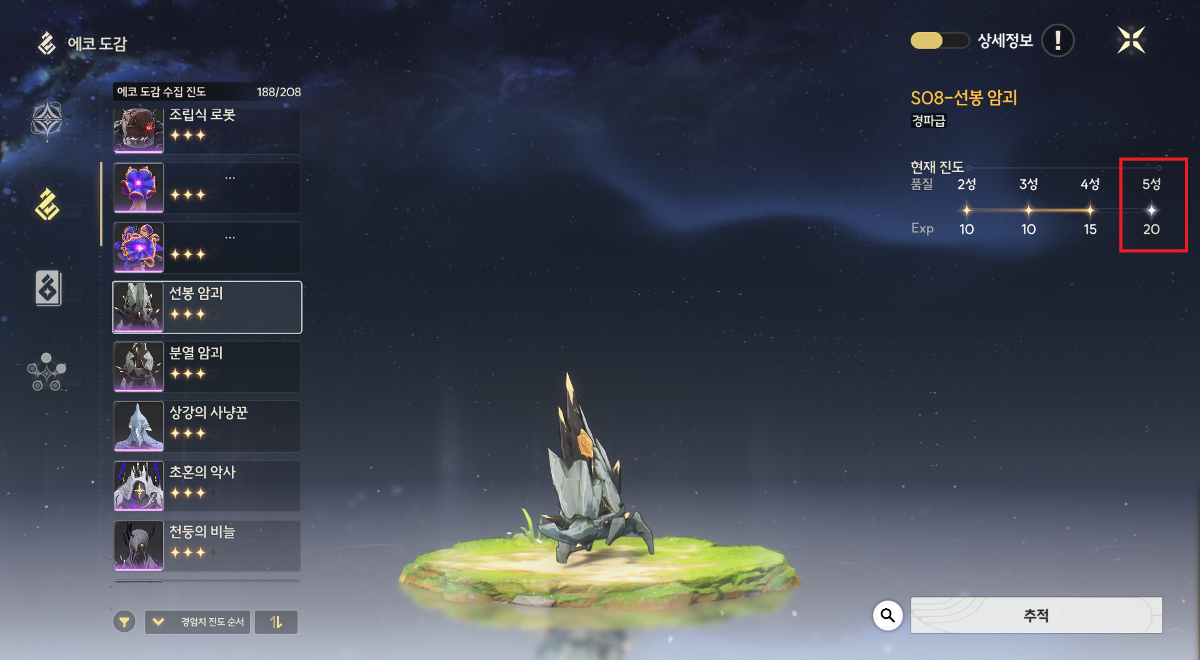Select the 선봉 암괴 echo entry
This screenshot has width=1200, height=660.
point(207,307)
